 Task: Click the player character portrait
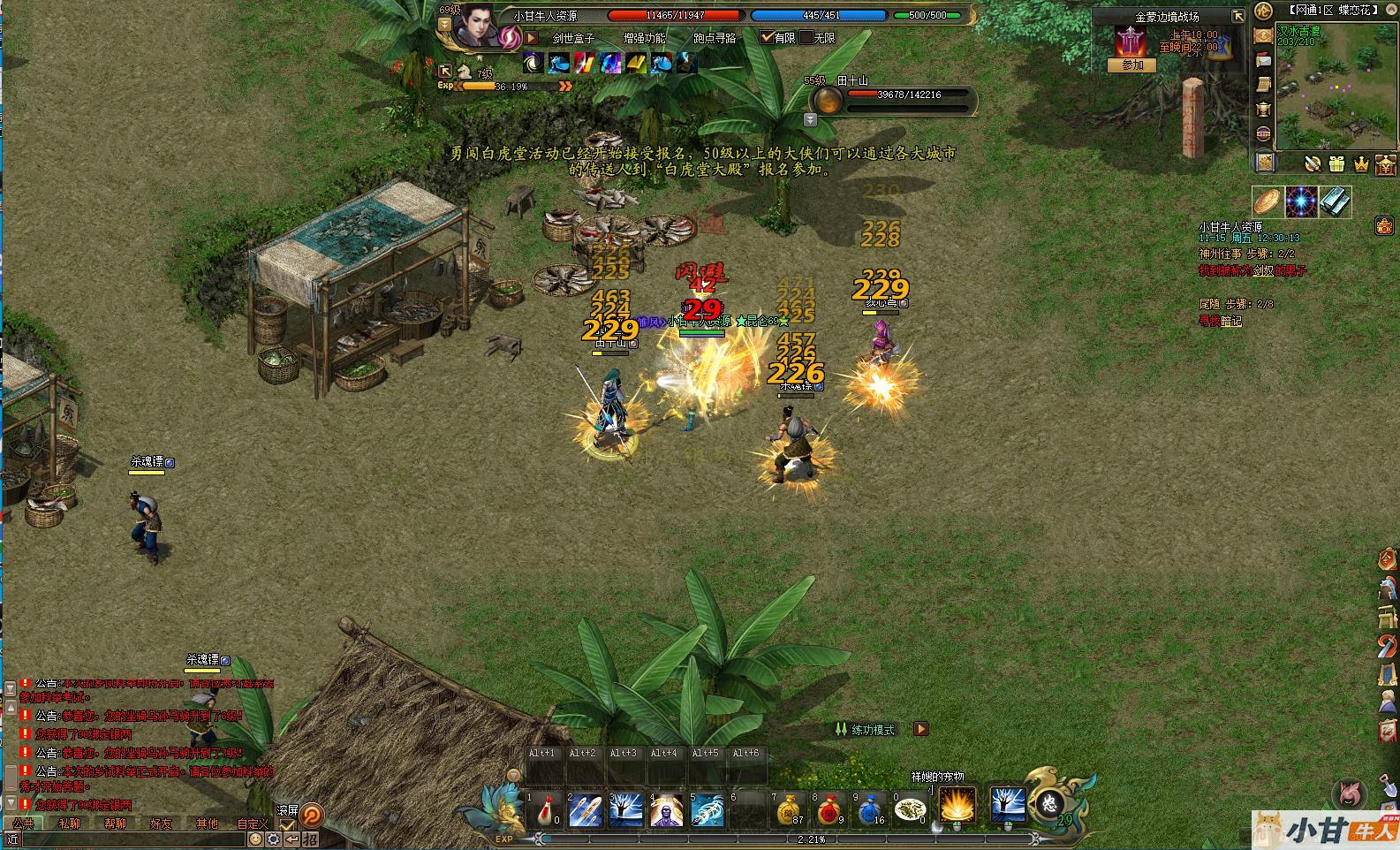(x=480, y=27)
